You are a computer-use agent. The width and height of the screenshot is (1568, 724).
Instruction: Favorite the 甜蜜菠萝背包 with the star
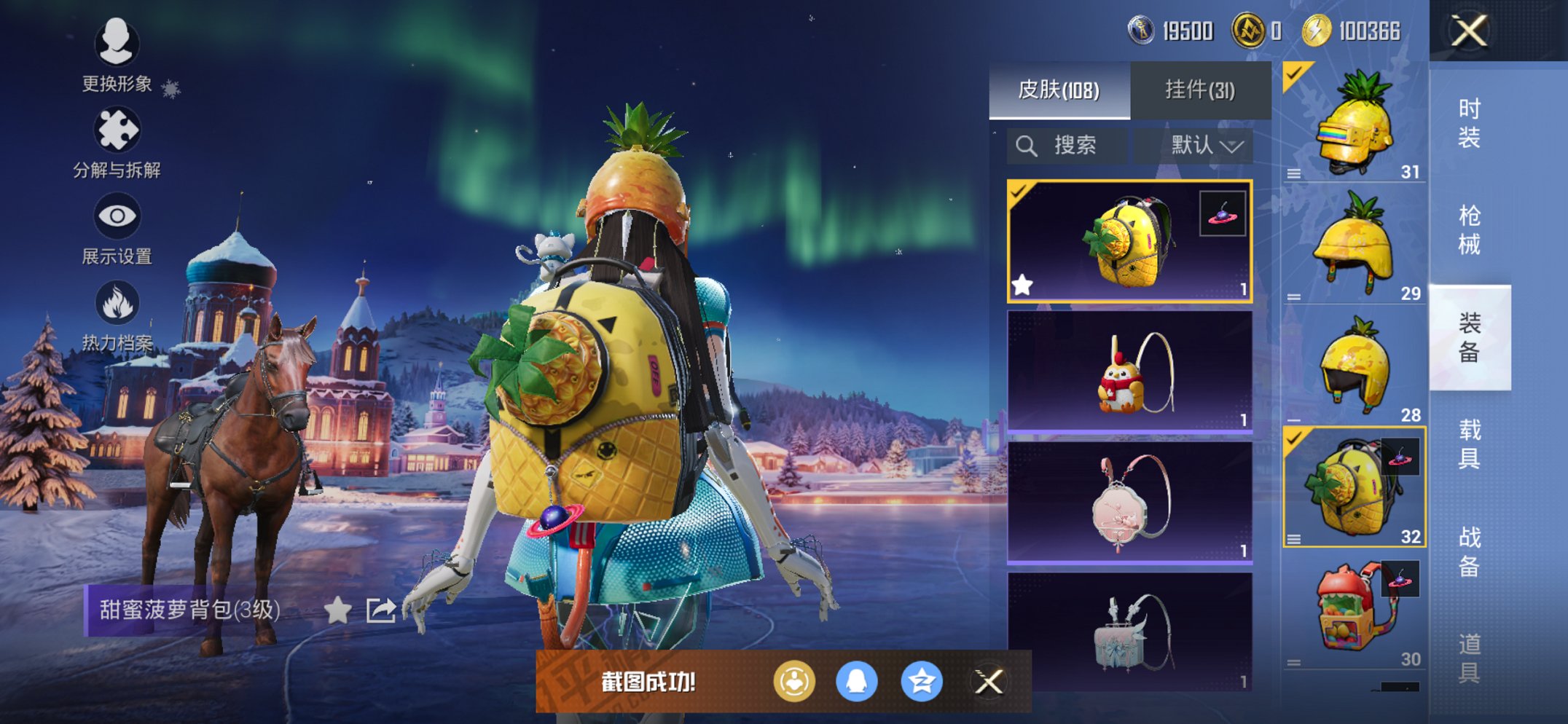(337, 610)
